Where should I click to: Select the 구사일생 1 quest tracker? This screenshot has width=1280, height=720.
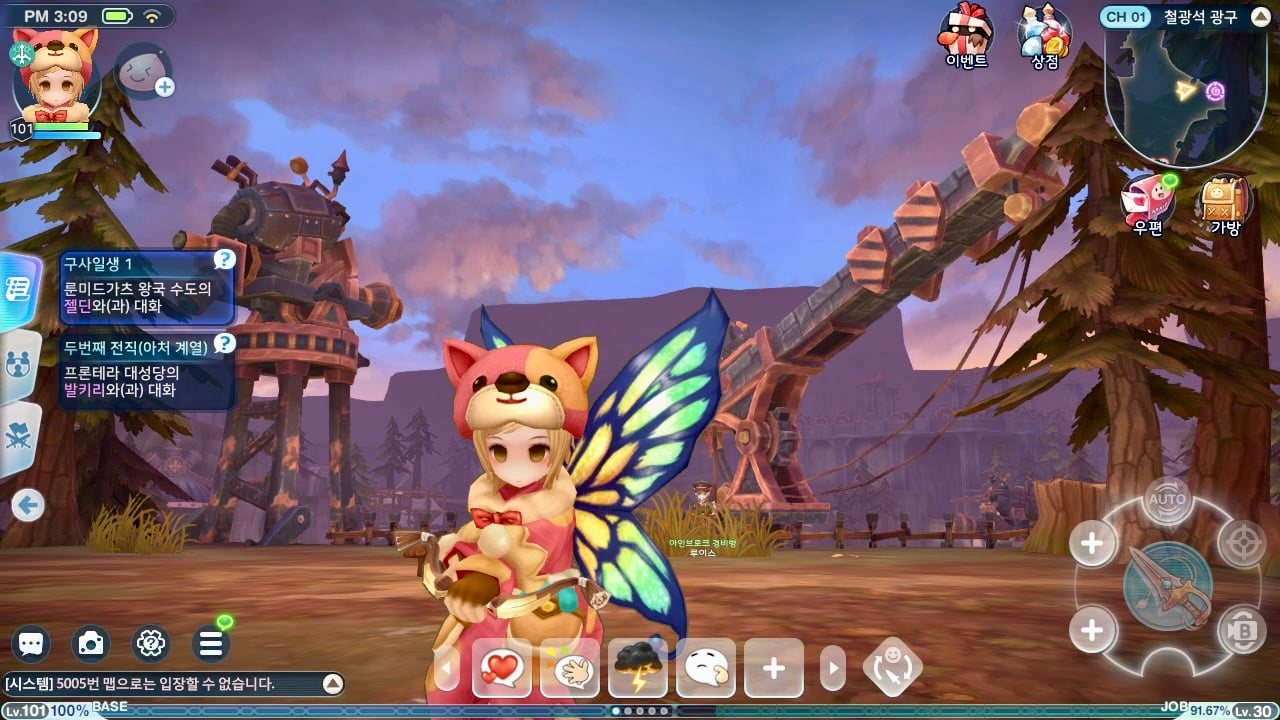[146, 287]
